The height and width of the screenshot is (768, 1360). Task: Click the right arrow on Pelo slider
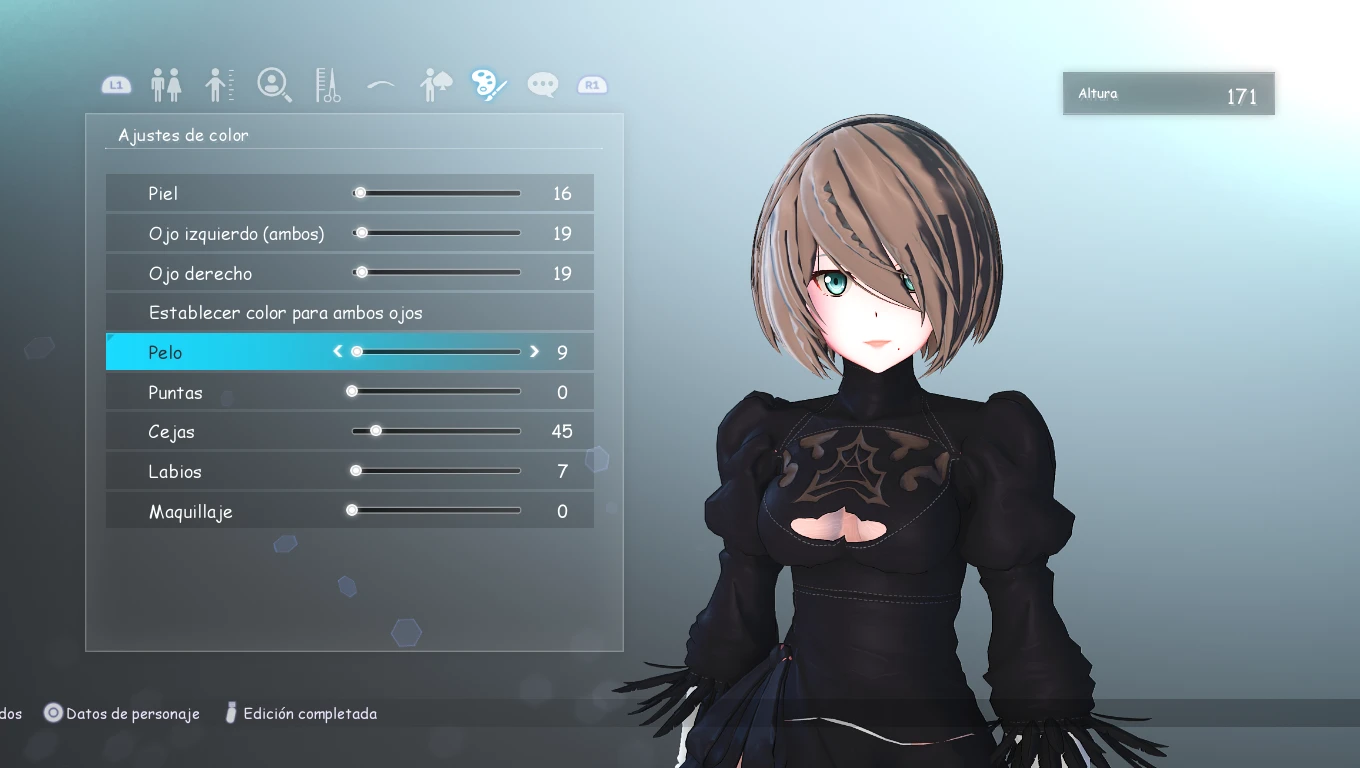point(534,351)
